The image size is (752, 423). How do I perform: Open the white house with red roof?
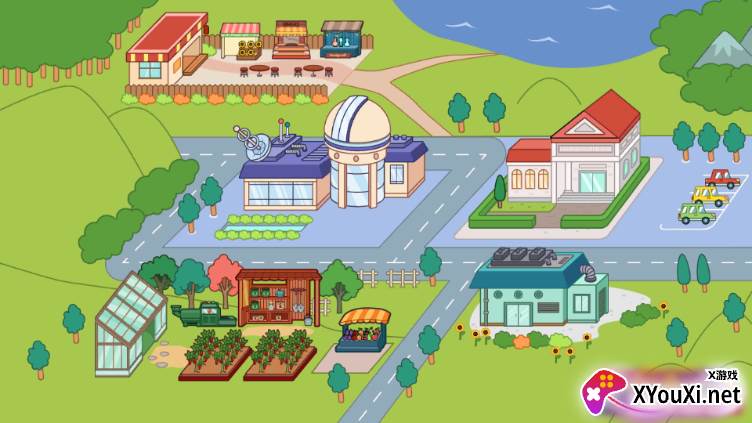[x=575, y=160]
